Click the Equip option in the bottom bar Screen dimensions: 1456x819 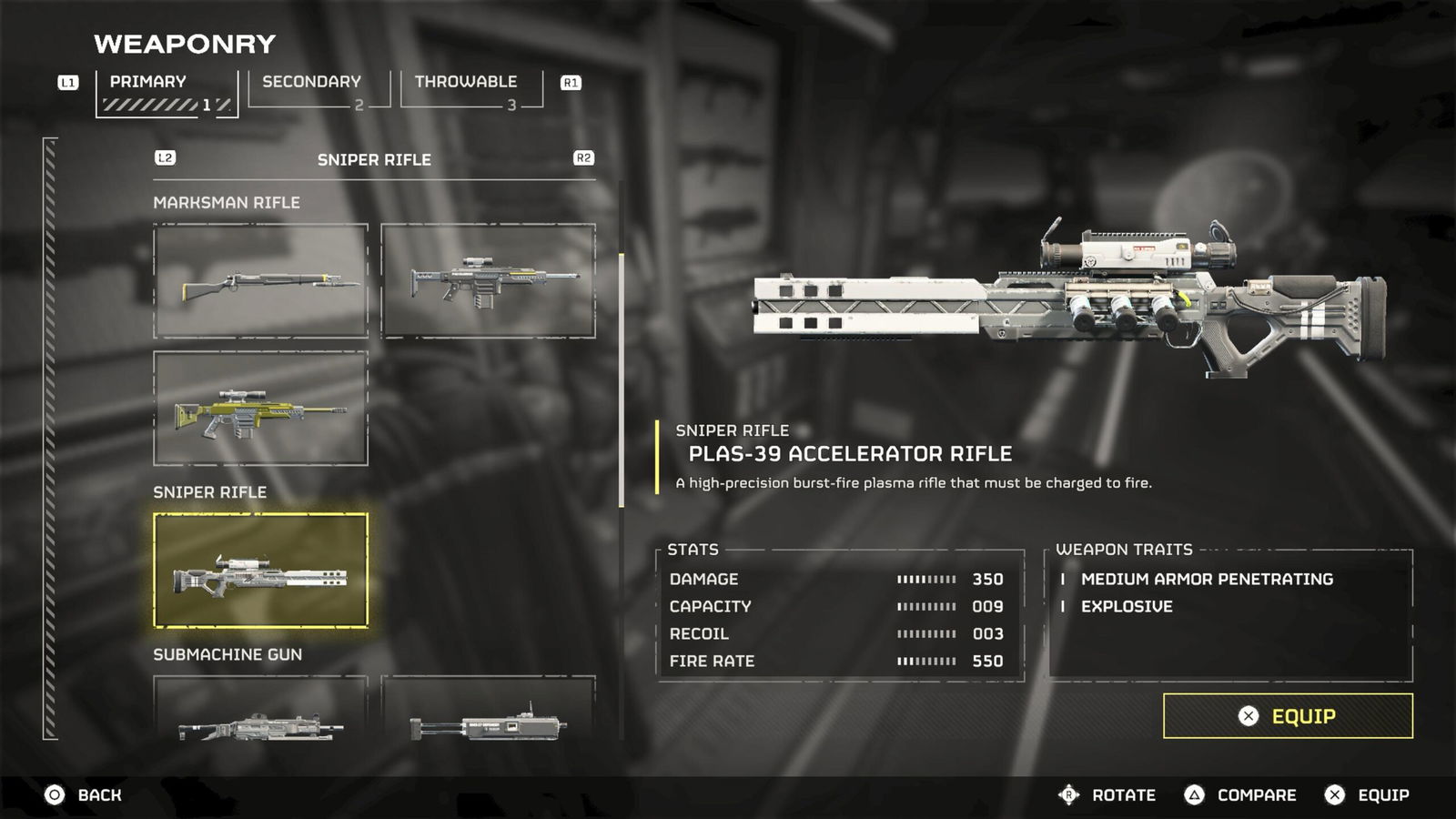[x=1367, y=795]
